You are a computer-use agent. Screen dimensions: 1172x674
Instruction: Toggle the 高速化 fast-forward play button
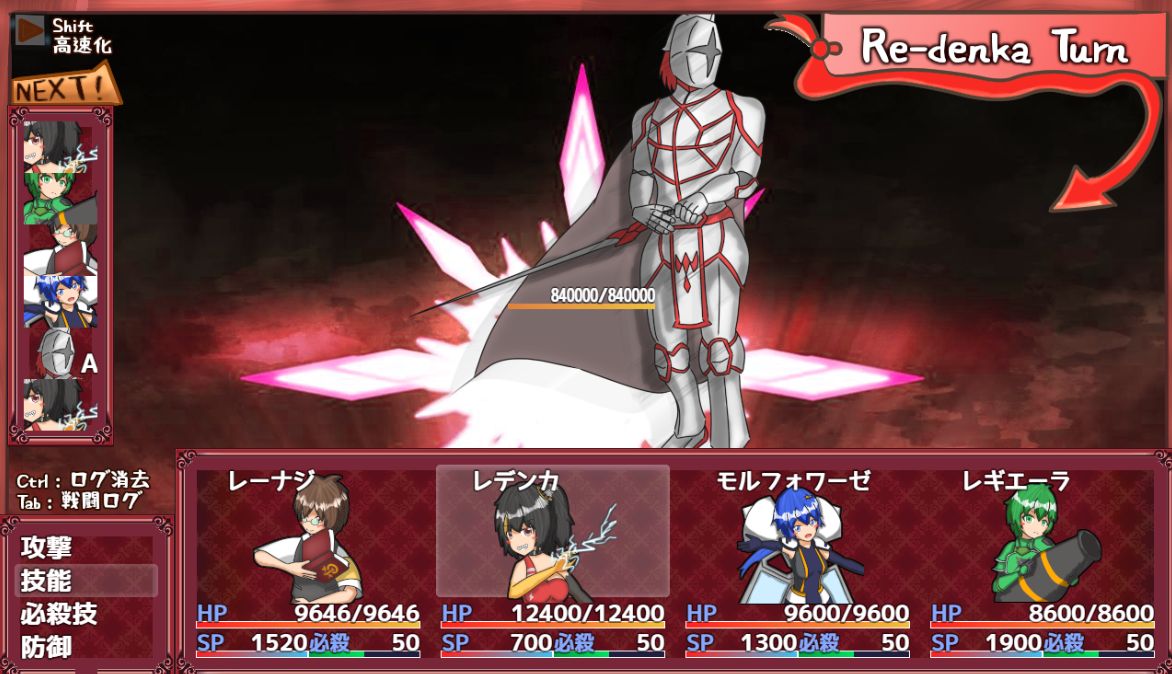(x=31, y=31)
